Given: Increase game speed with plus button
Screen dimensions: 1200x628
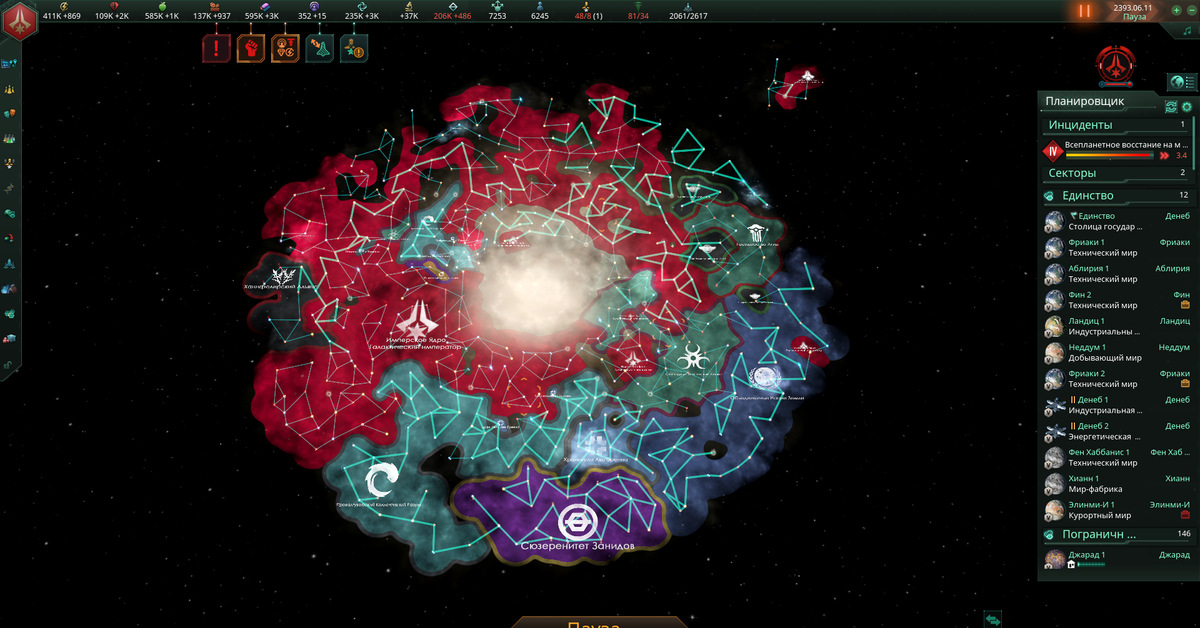Looking at the screenshot, I should click(1176, 9).
